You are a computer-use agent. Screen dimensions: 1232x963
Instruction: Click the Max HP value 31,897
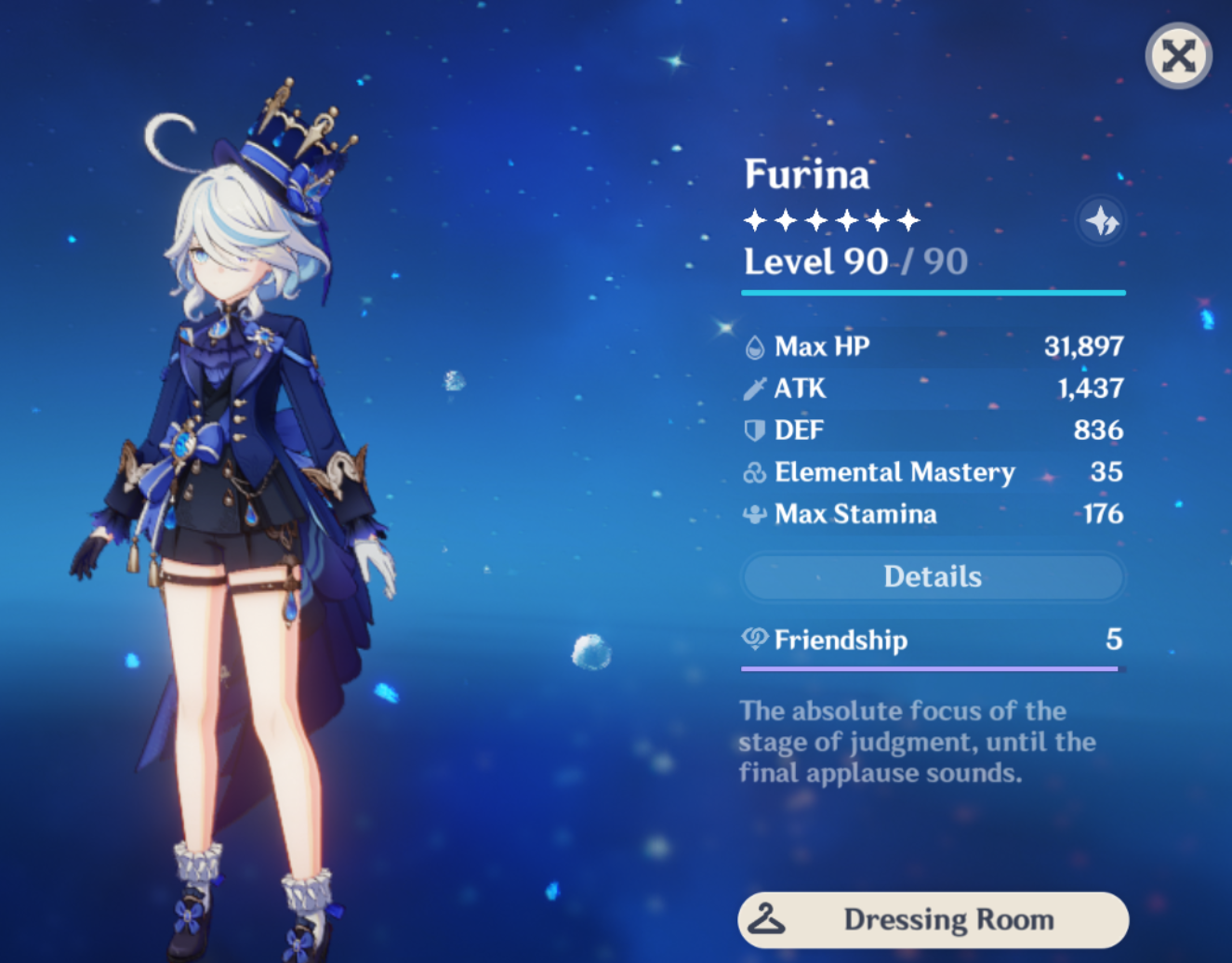click(1084, 346)
